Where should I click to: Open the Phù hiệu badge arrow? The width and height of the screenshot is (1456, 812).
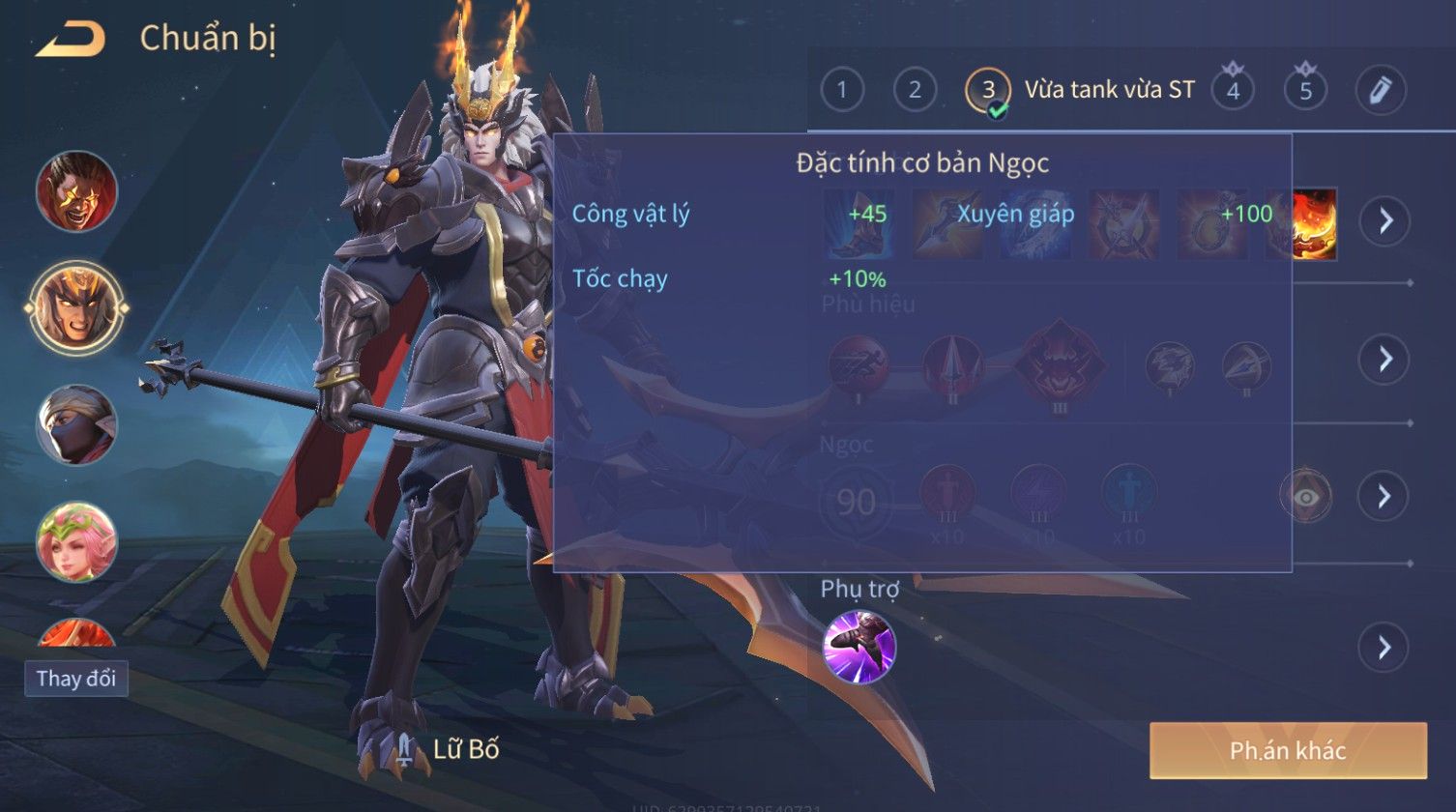pyautogui.click(x=1385, y=360)
